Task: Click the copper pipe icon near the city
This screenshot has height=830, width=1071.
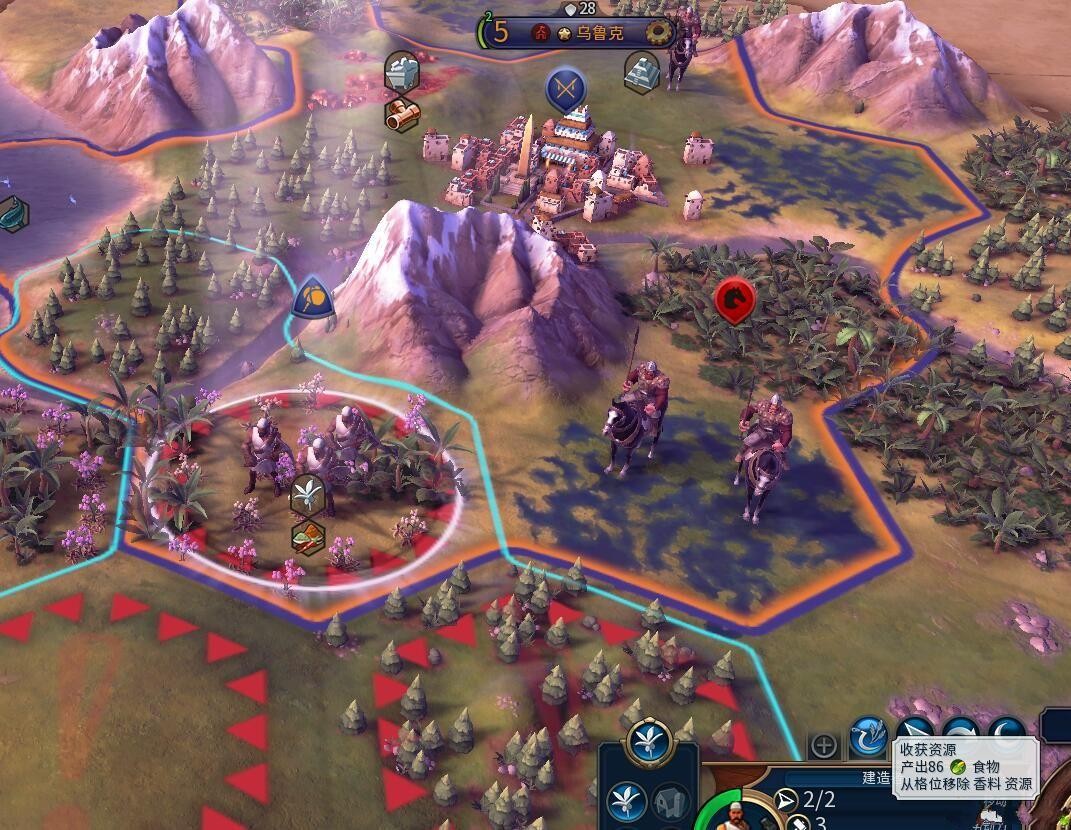Action: 401,115
